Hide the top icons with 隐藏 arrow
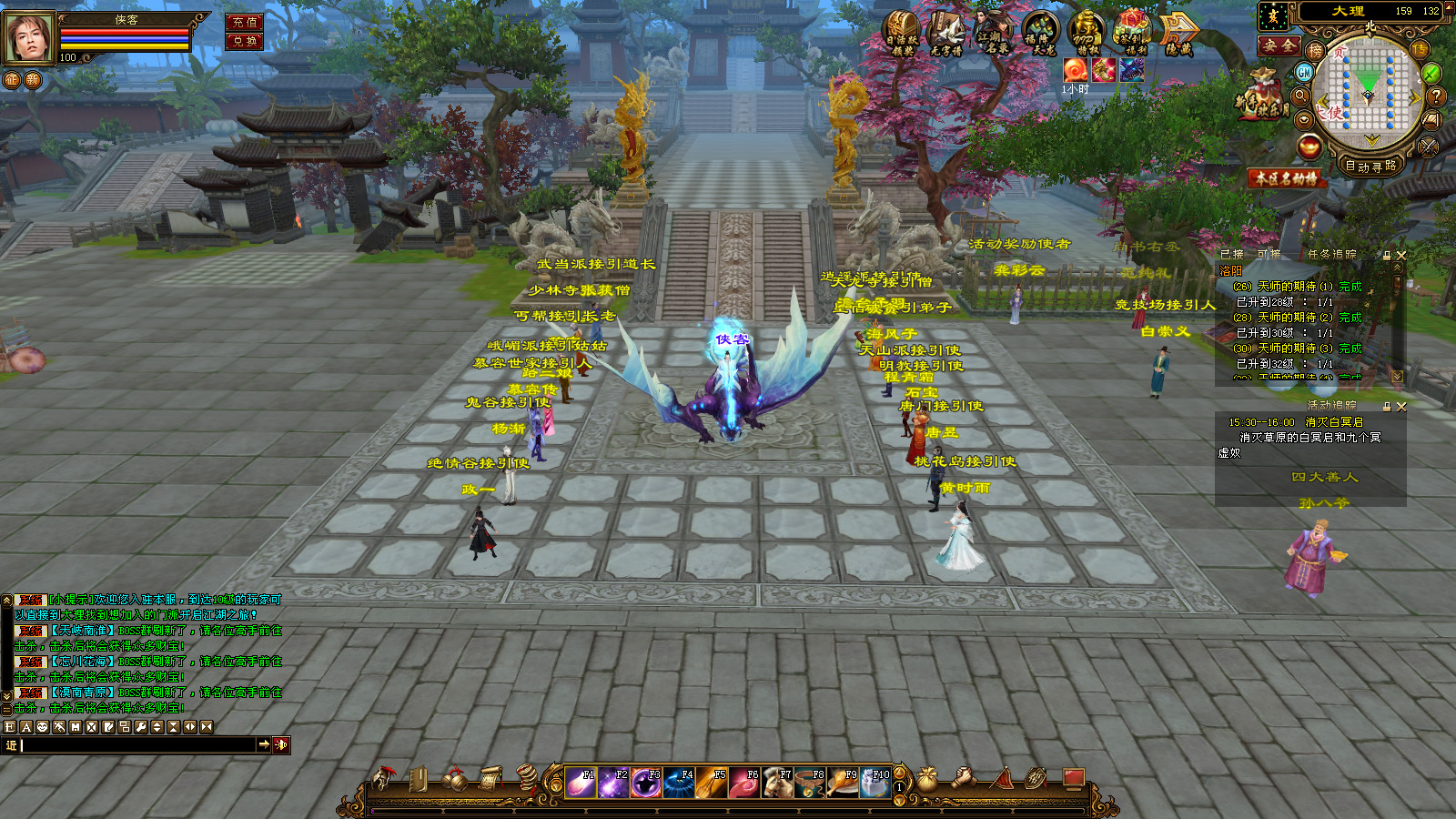This screenshot has width=1456, height=819. (x=1179, y=33)
